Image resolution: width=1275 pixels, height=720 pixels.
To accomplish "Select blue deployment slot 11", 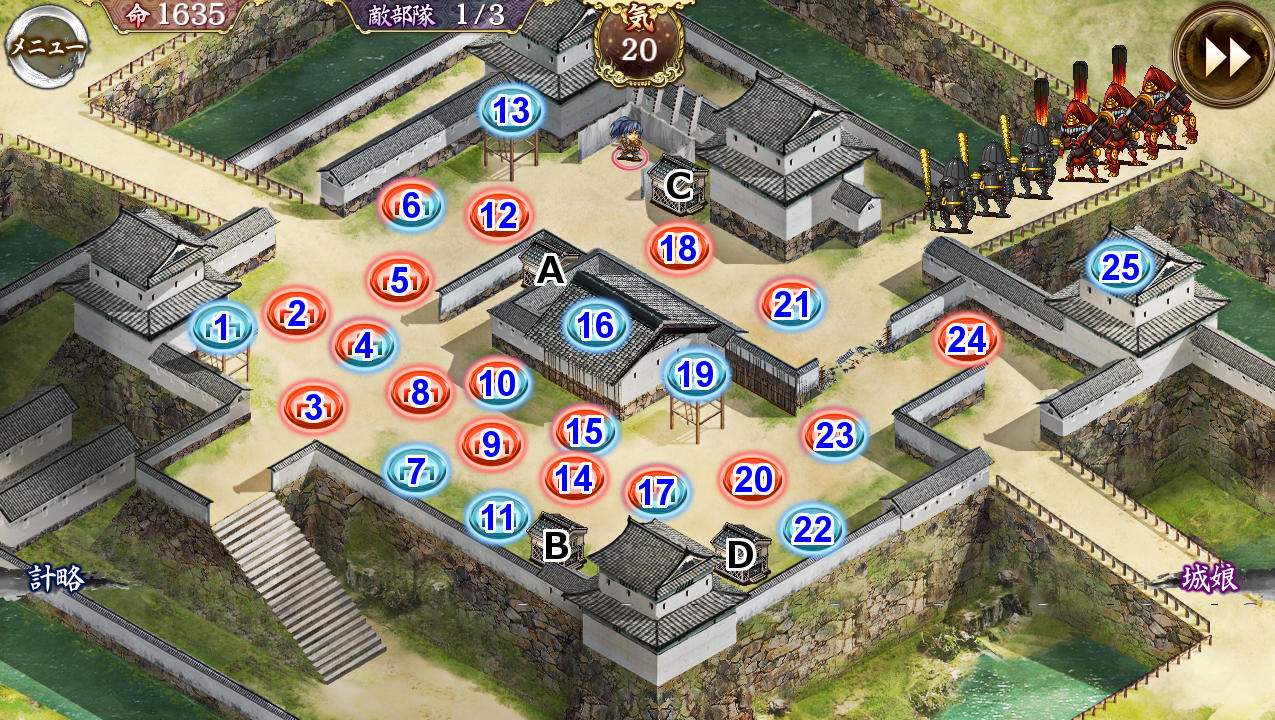I will point(498,517).
